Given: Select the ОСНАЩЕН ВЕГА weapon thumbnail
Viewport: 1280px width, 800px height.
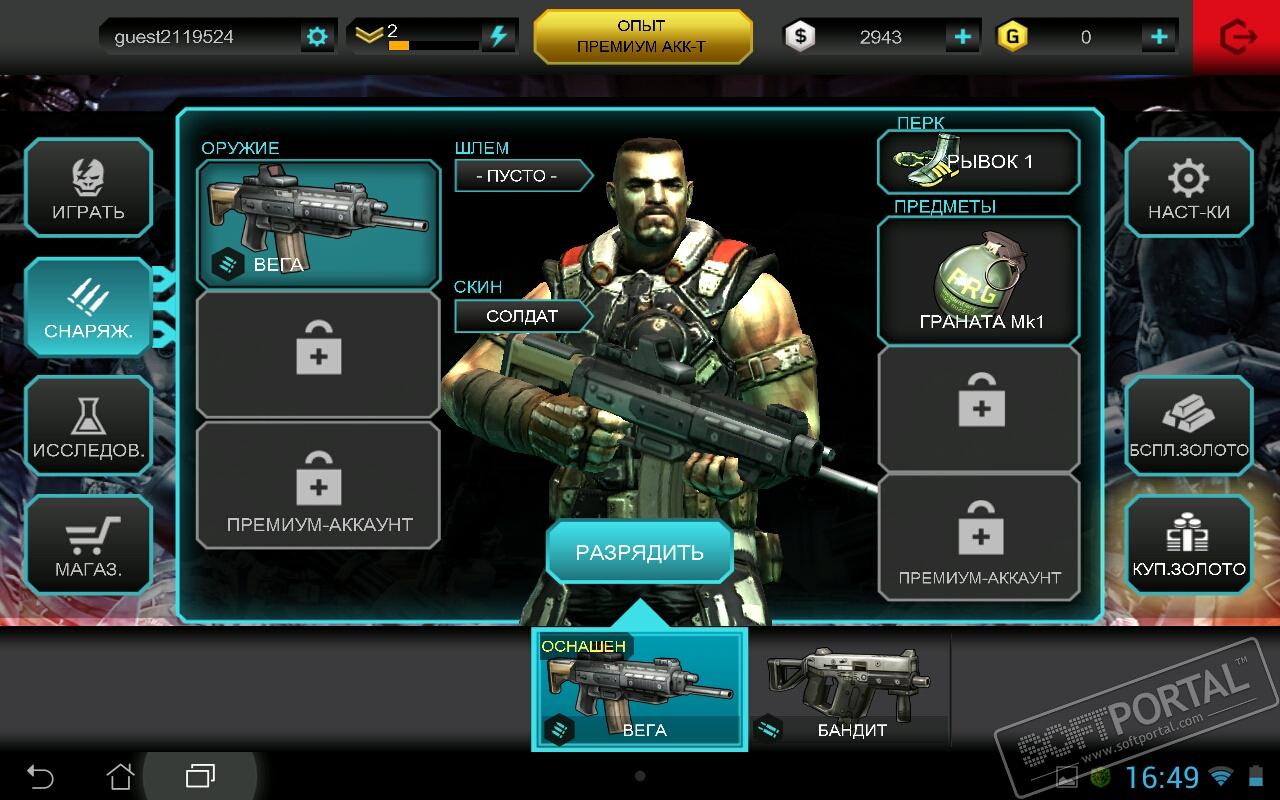Looking at the screenshot, I should coord(640,690).
